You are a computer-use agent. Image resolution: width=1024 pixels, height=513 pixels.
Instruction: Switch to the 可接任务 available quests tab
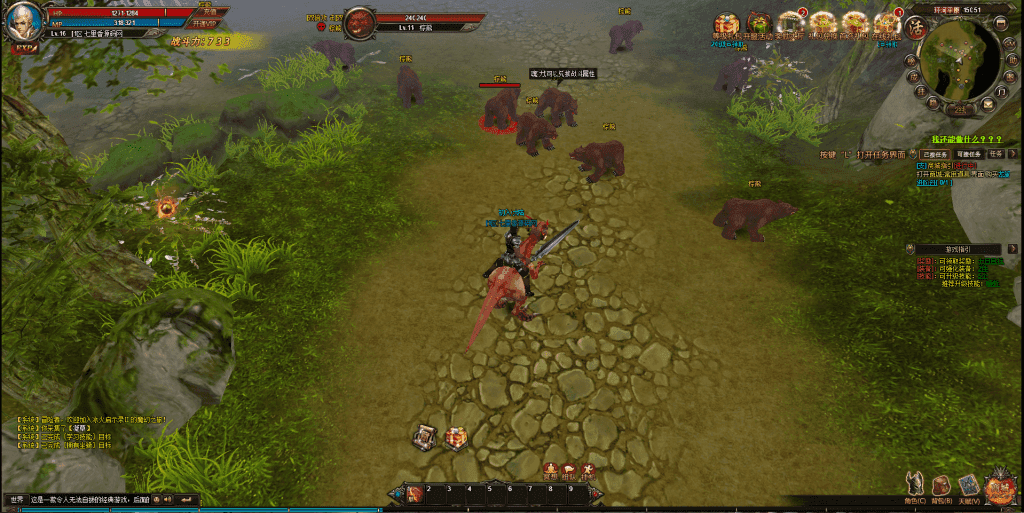(x=968, y=155)
